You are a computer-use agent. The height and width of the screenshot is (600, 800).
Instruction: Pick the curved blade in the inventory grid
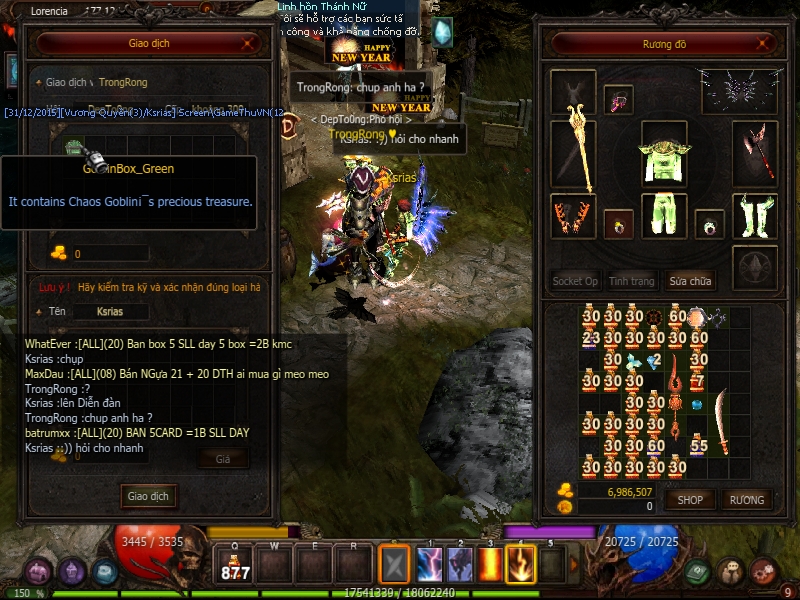(721, 407)
